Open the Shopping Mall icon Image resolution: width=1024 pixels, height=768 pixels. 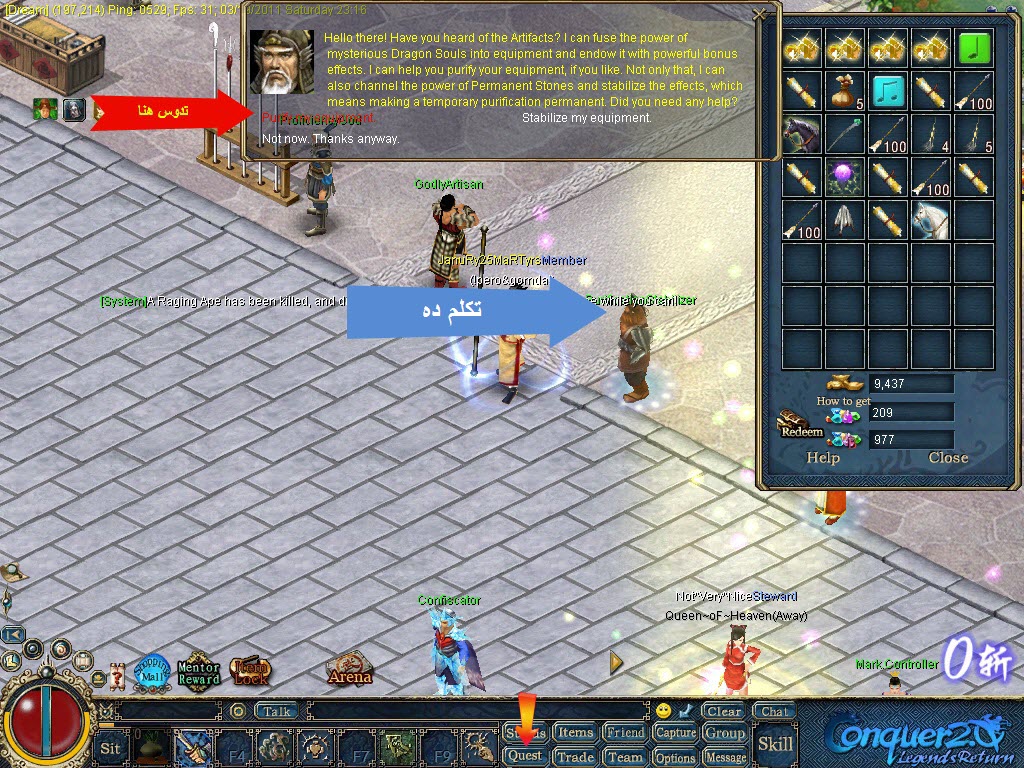click(152, 669)
